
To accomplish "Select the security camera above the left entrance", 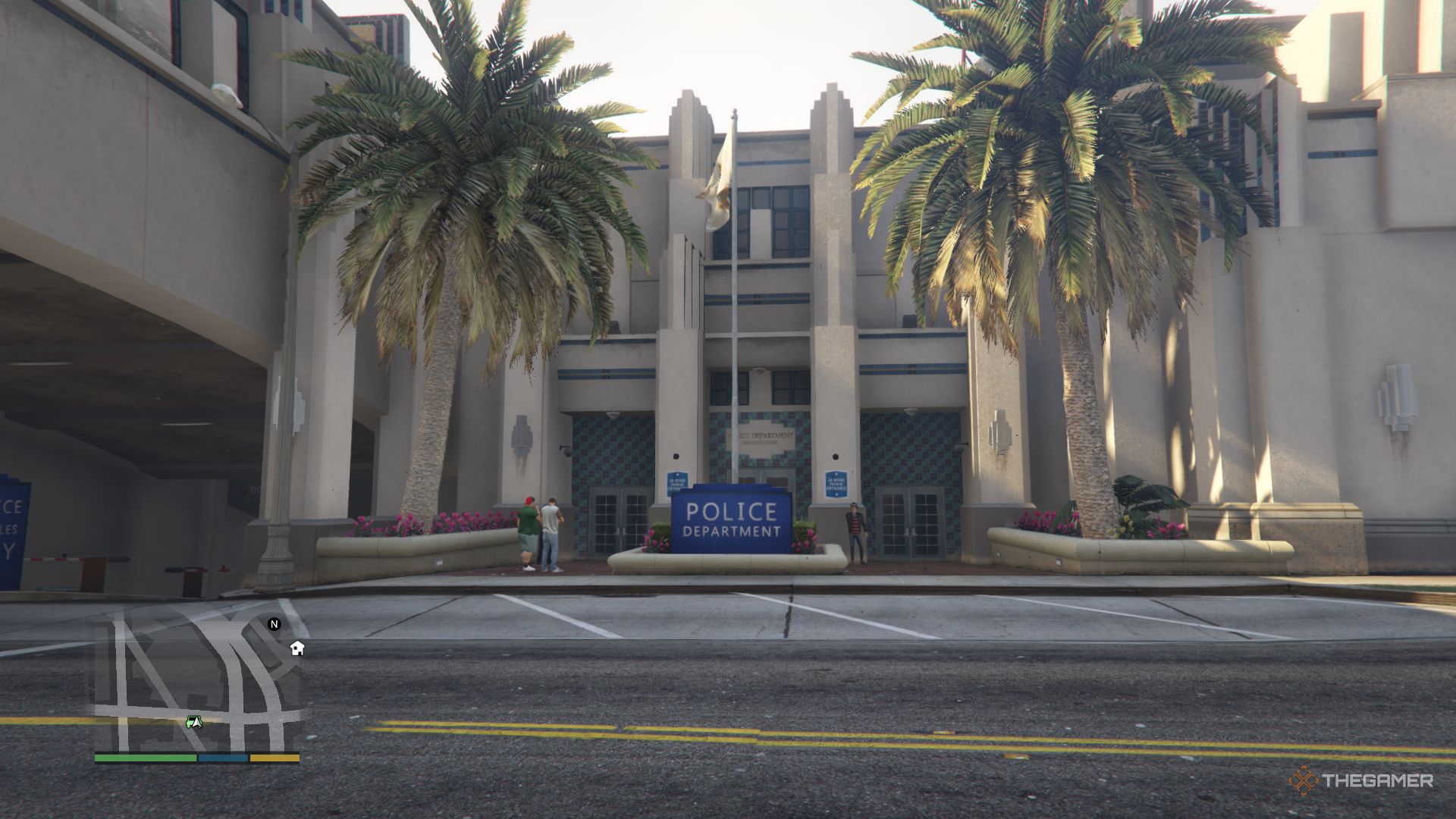I will 566,450.
